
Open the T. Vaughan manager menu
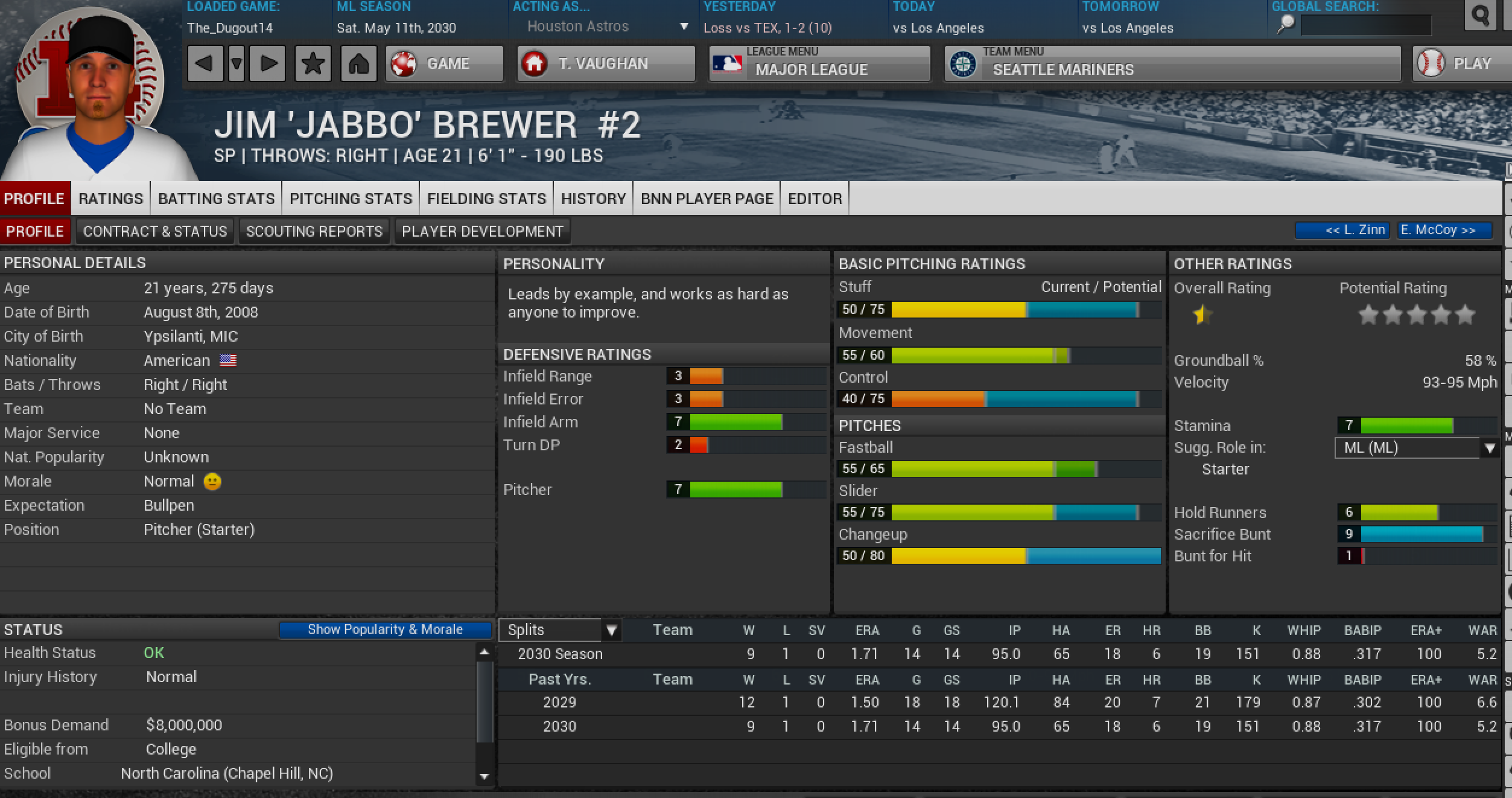tap(606, 63)
